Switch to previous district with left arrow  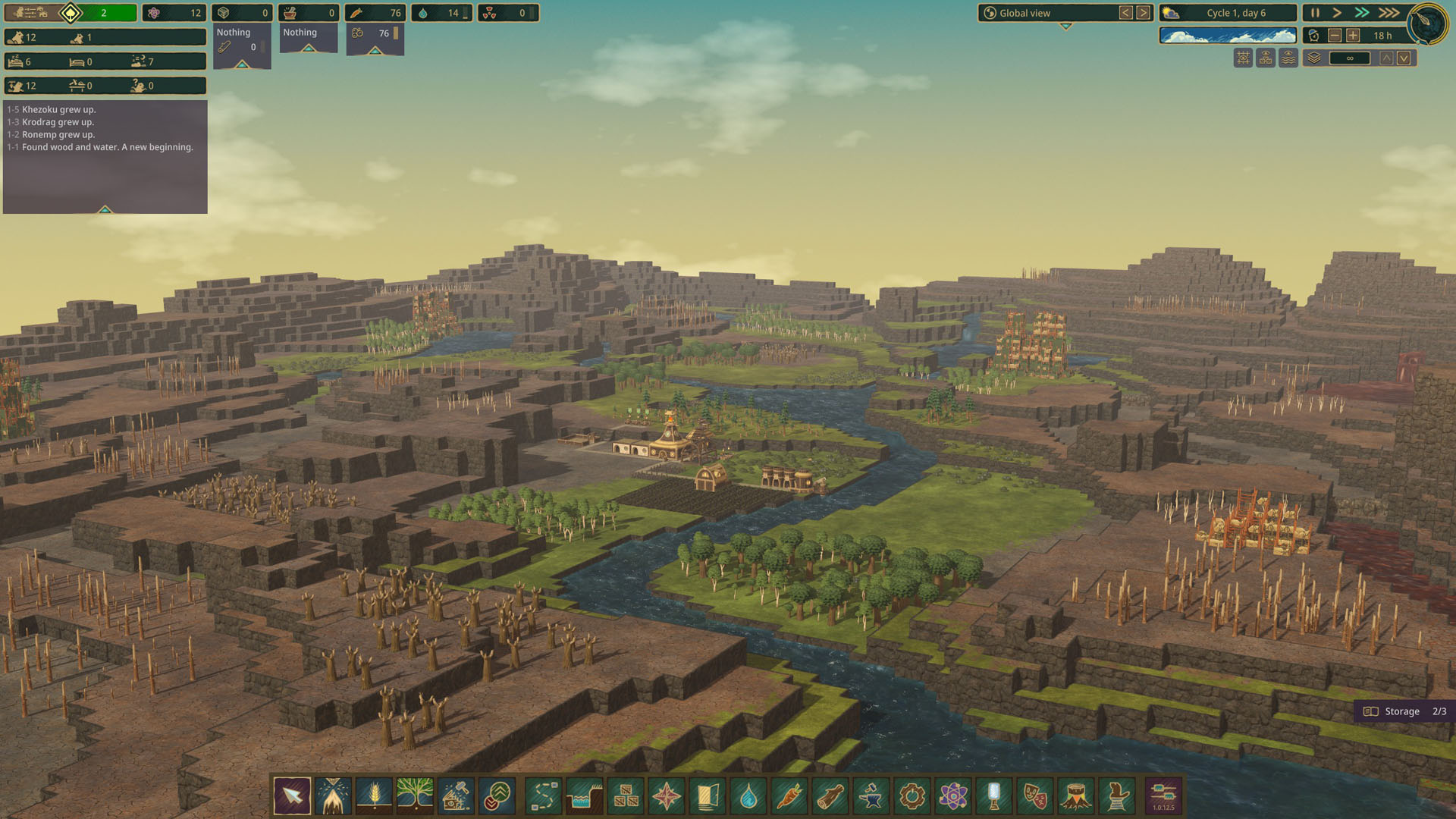[1125, 13]
